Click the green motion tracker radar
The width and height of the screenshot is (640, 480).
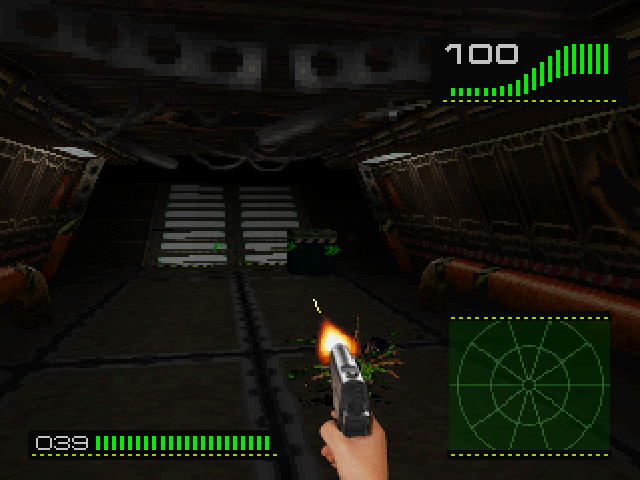[528, 384]
